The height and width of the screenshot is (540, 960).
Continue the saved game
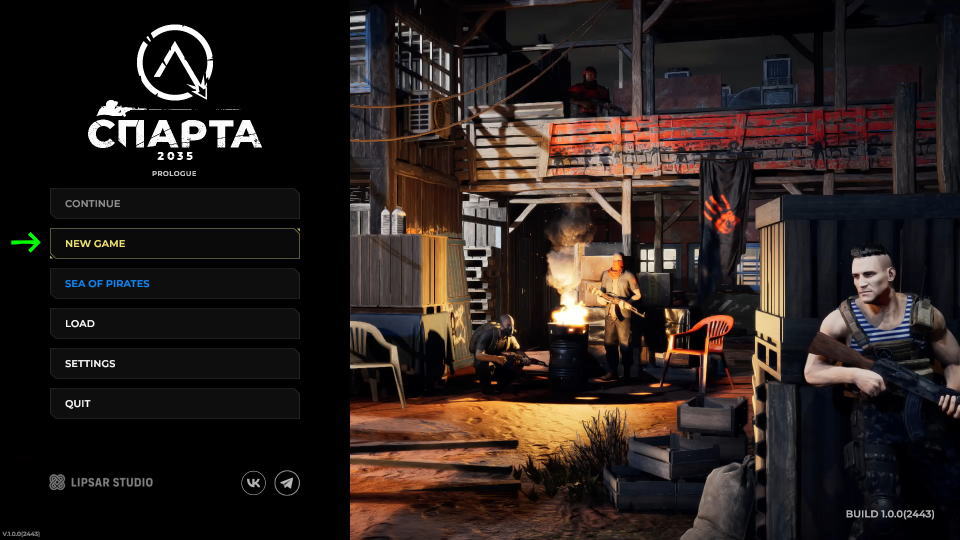point(175,204)
